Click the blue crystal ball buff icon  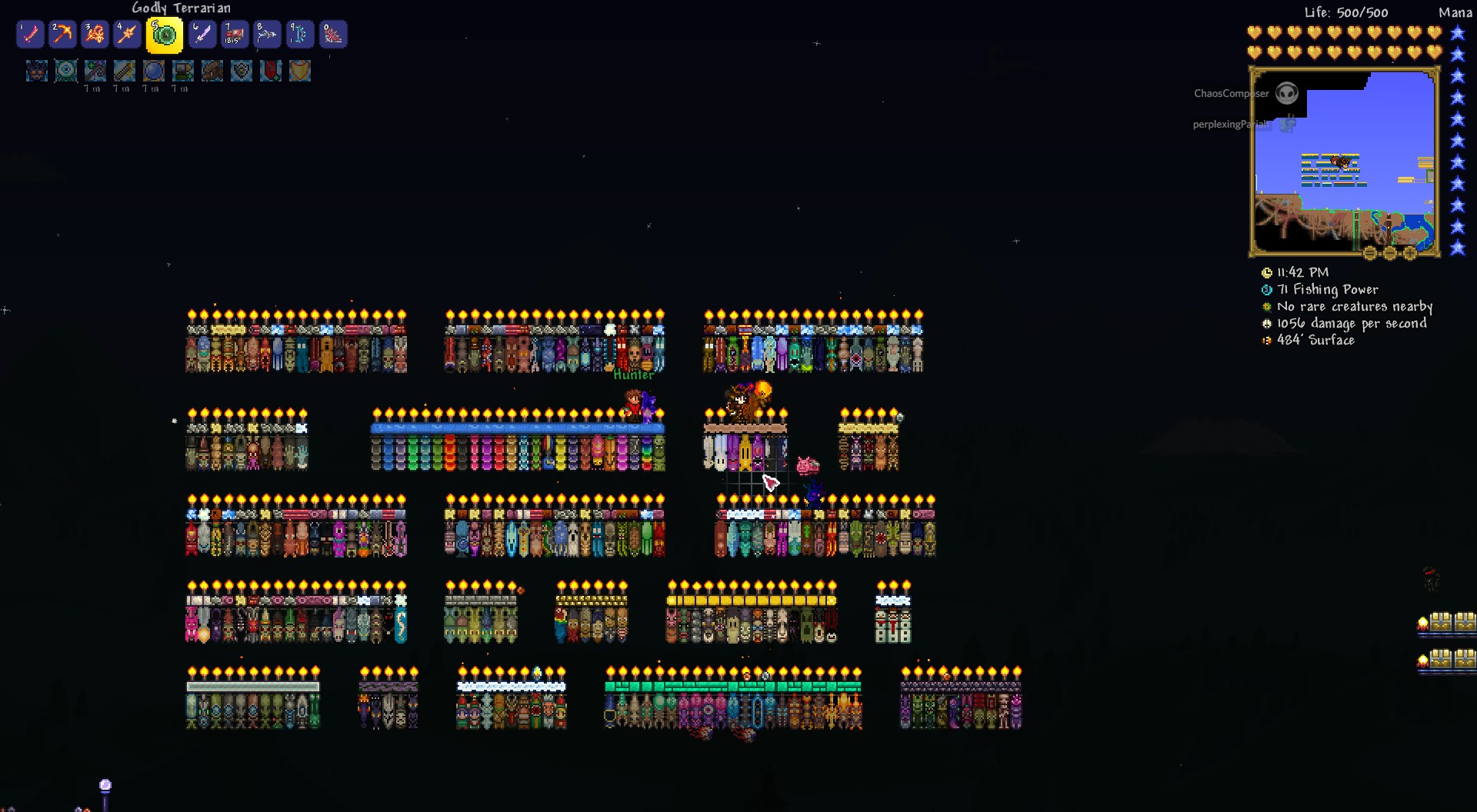[x=154, y=72]
